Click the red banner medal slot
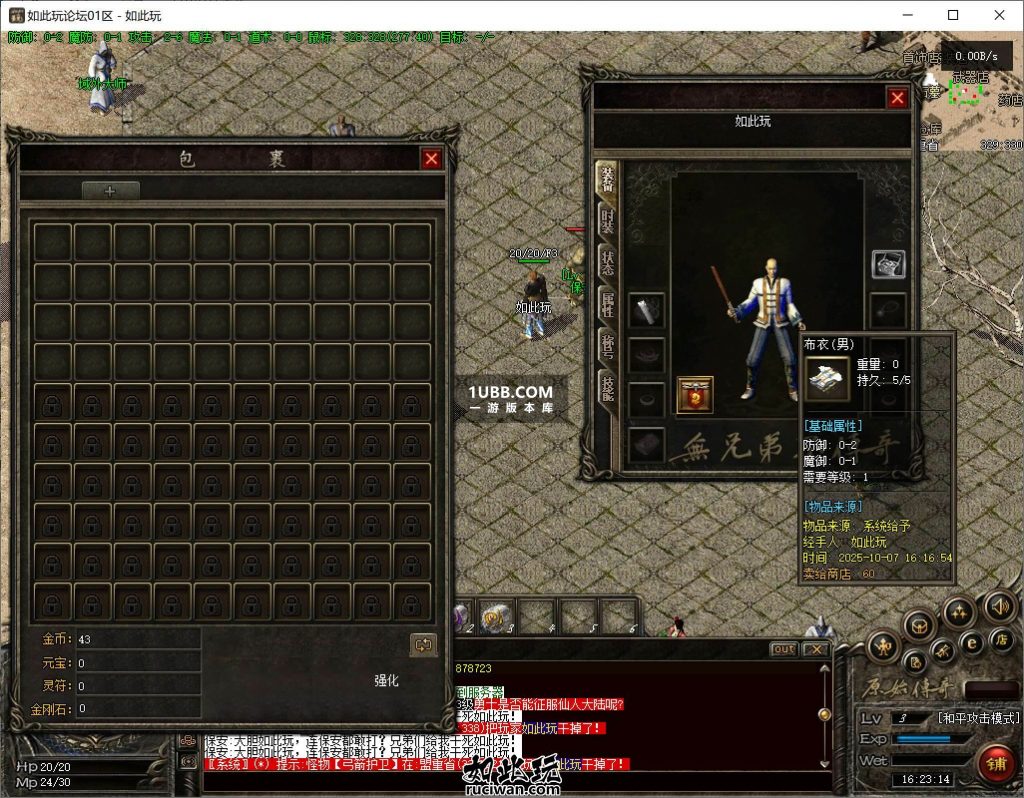The height and width of the screenshot is (798, 1024). coord(695,394)
